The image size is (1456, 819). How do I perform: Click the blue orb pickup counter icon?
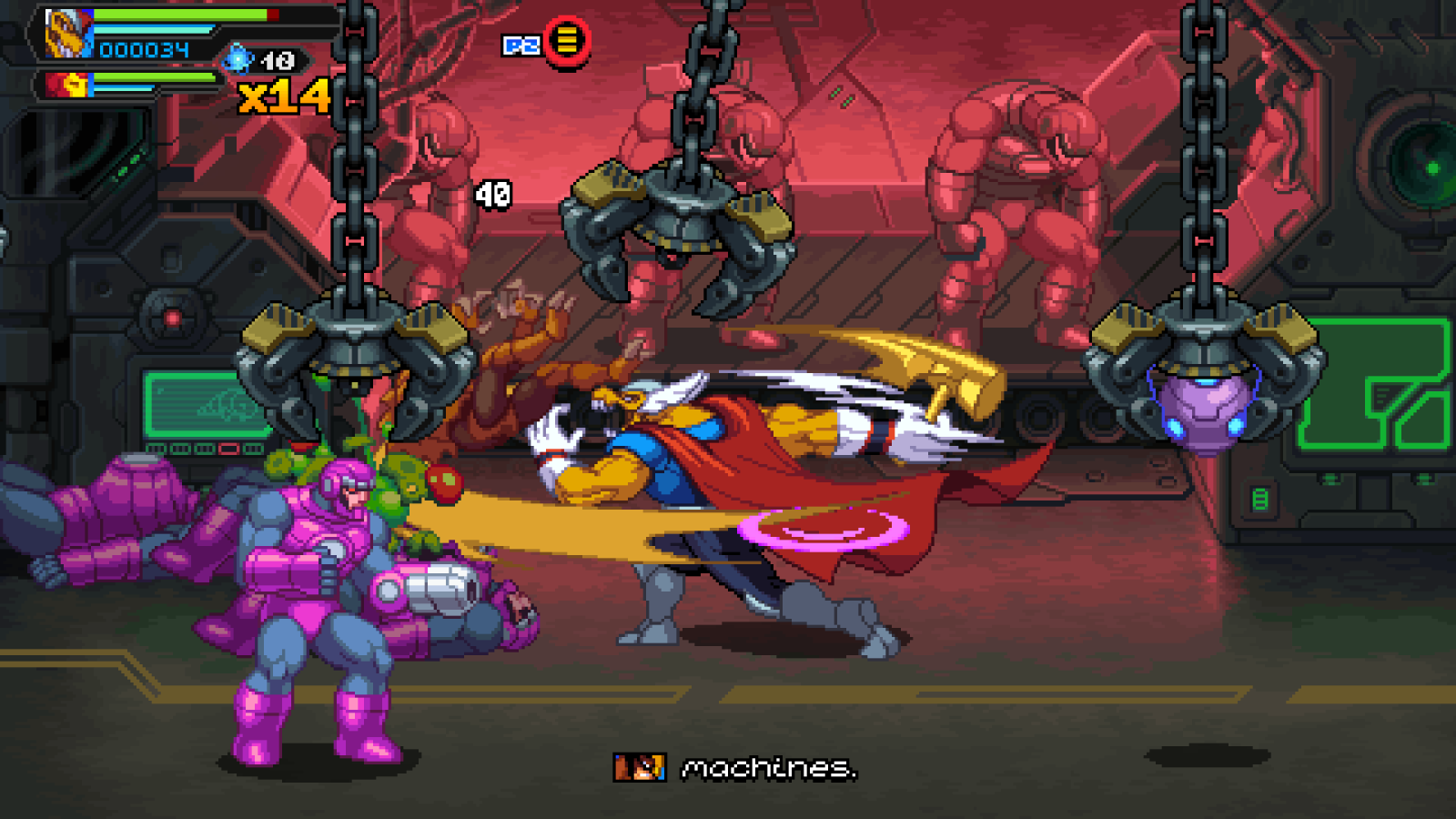(237, 57)
